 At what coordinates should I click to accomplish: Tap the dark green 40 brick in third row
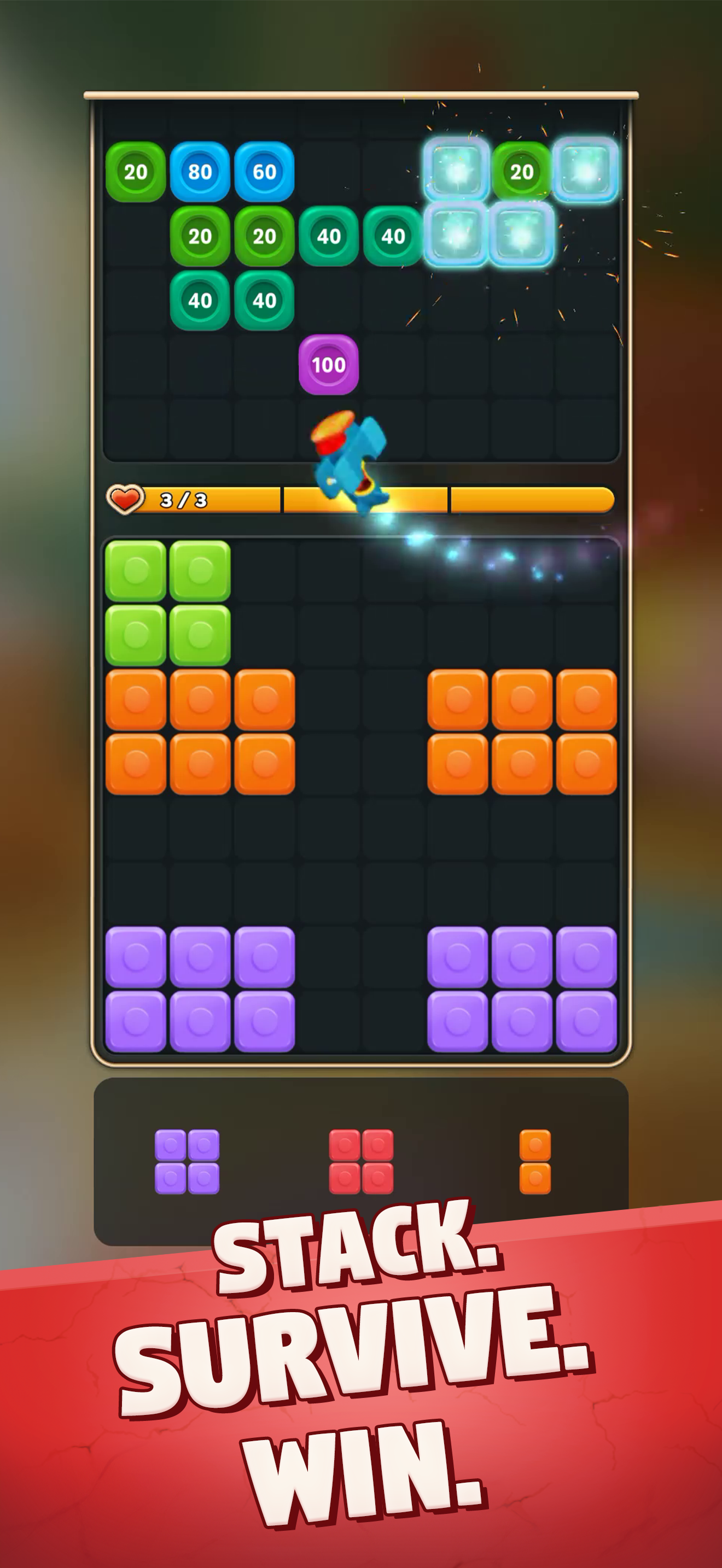[x=201, y=300]
